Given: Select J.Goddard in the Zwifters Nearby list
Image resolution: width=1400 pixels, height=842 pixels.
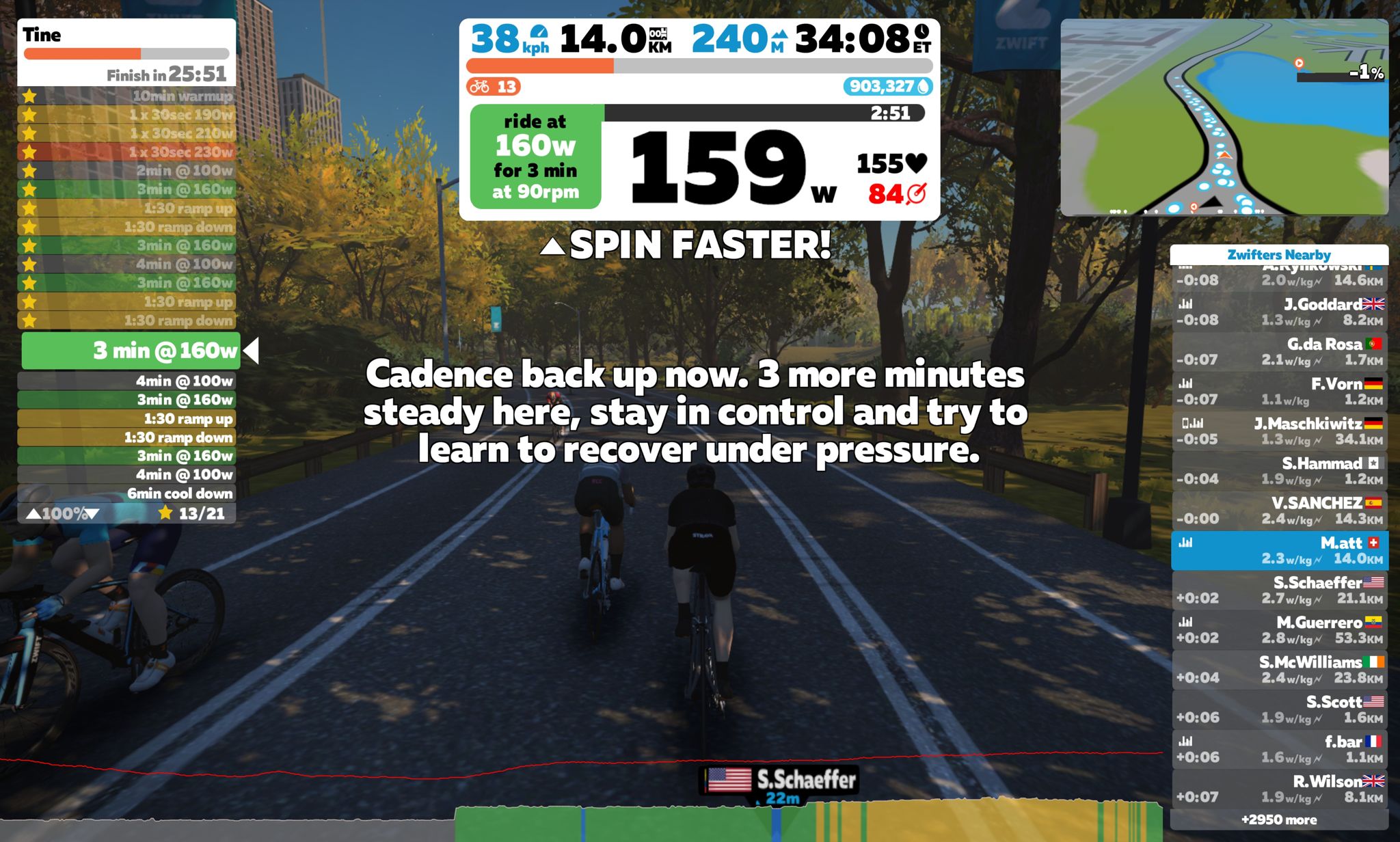Looking at the screenshot, I should 1279,312.
